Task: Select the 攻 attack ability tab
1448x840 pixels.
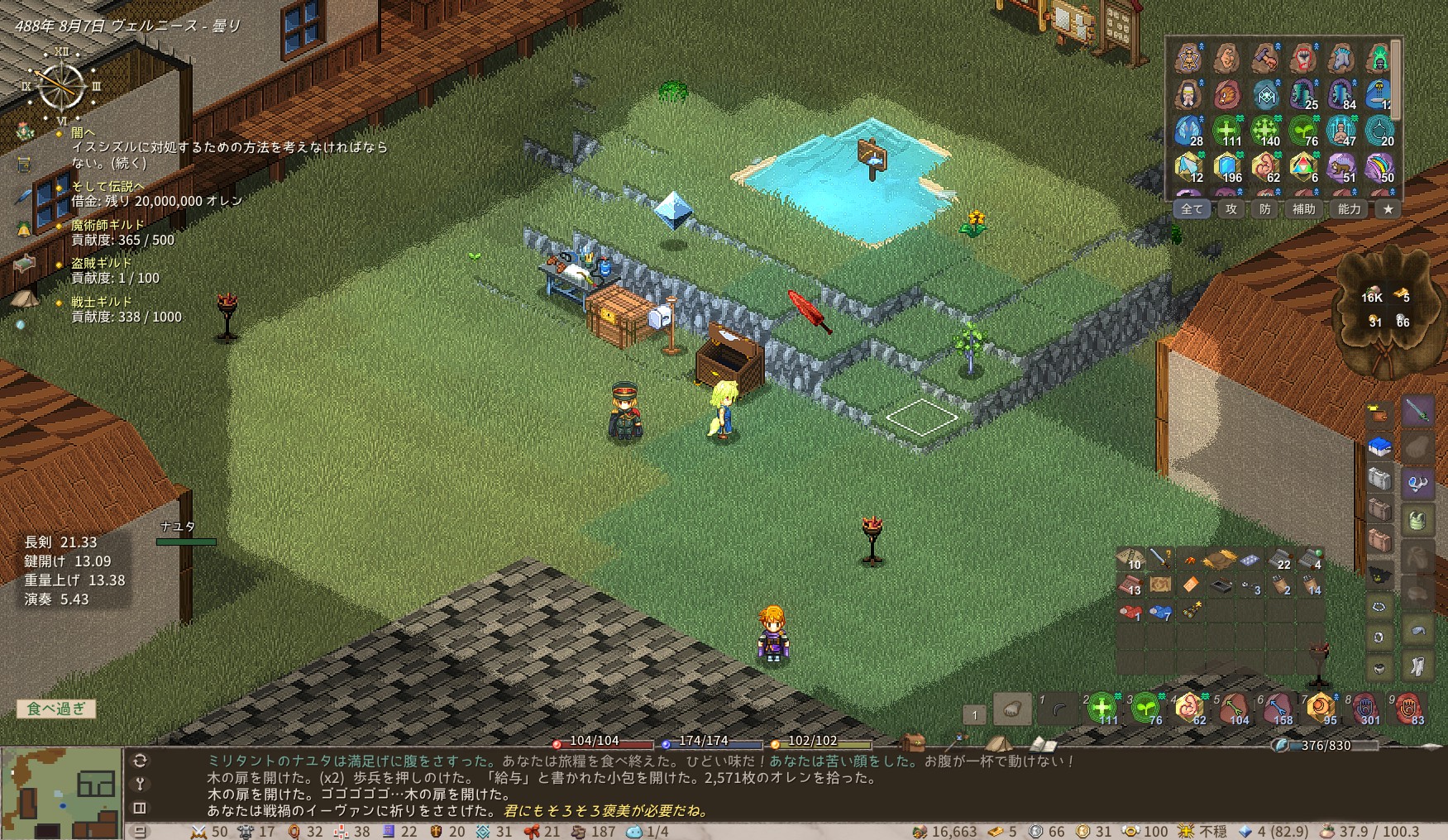Action: point(1231,209)
